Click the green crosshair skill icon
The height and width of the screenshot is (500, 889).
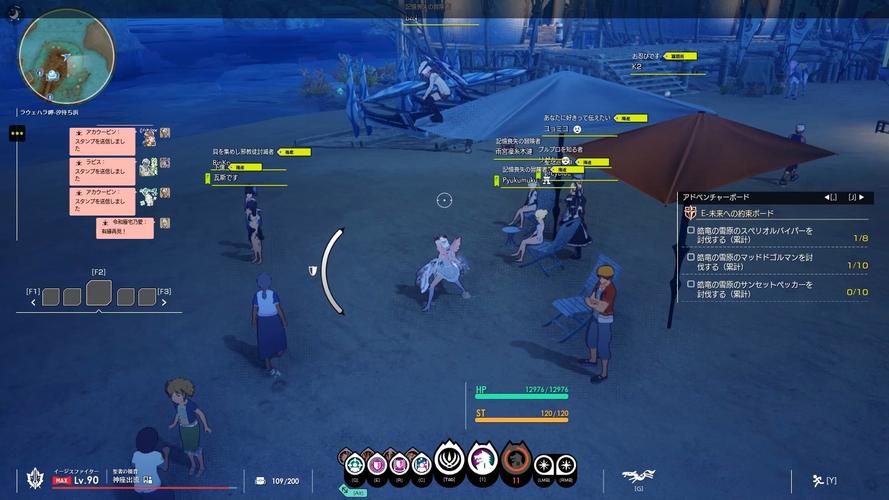(x=353, y=464)
